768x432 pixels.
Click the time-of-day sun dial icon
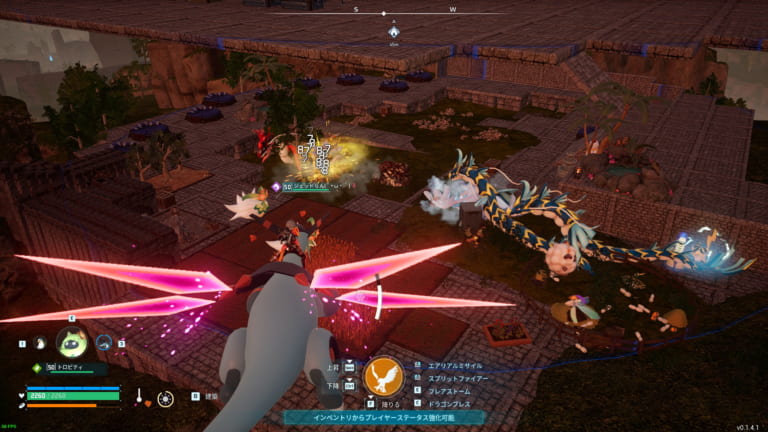point(165,398)
